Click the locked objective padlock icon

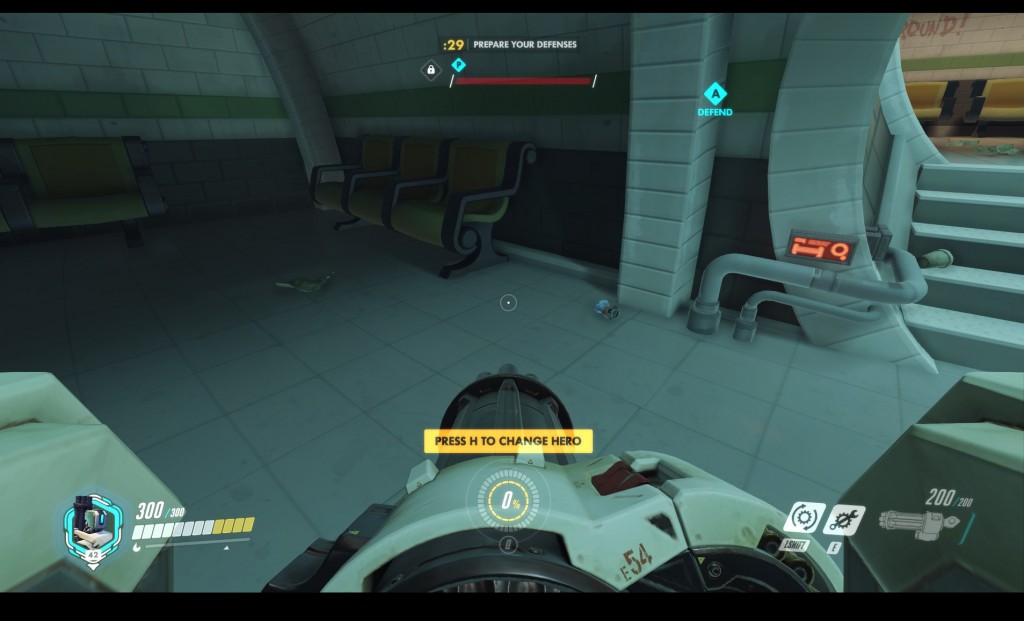[431, 71]
